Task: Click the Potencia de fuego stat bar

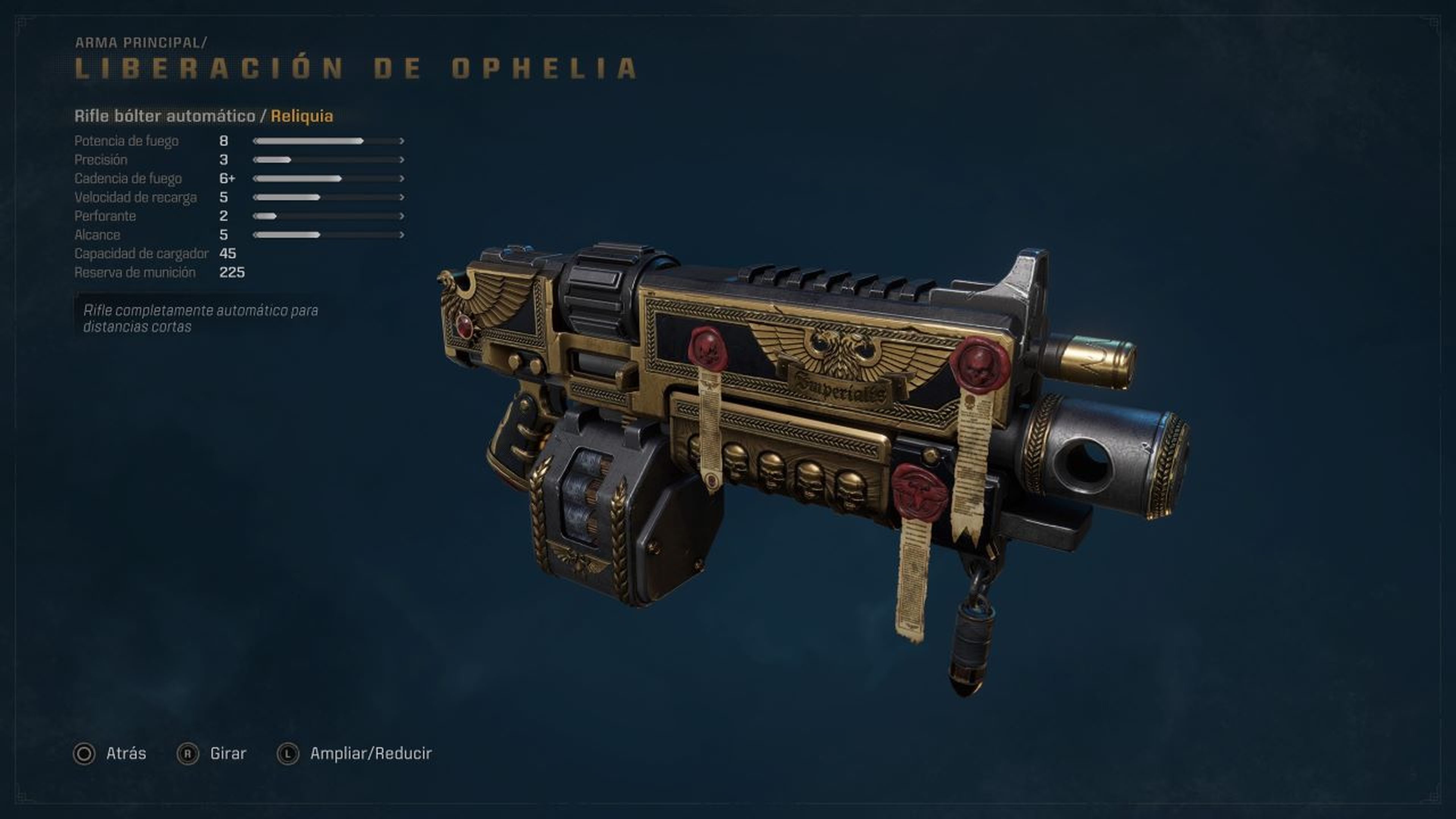Action: tap(308, 141)
